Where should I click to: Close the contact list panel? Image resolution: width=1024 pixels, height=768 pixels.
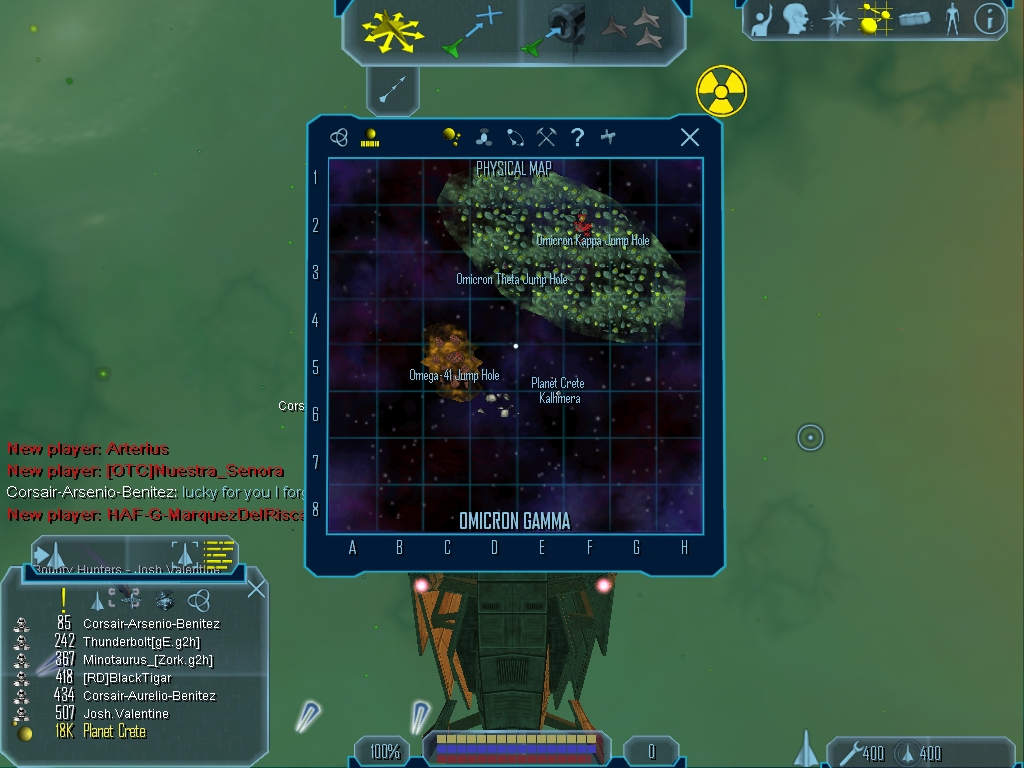pyautogui.click(x=256, y=588)
